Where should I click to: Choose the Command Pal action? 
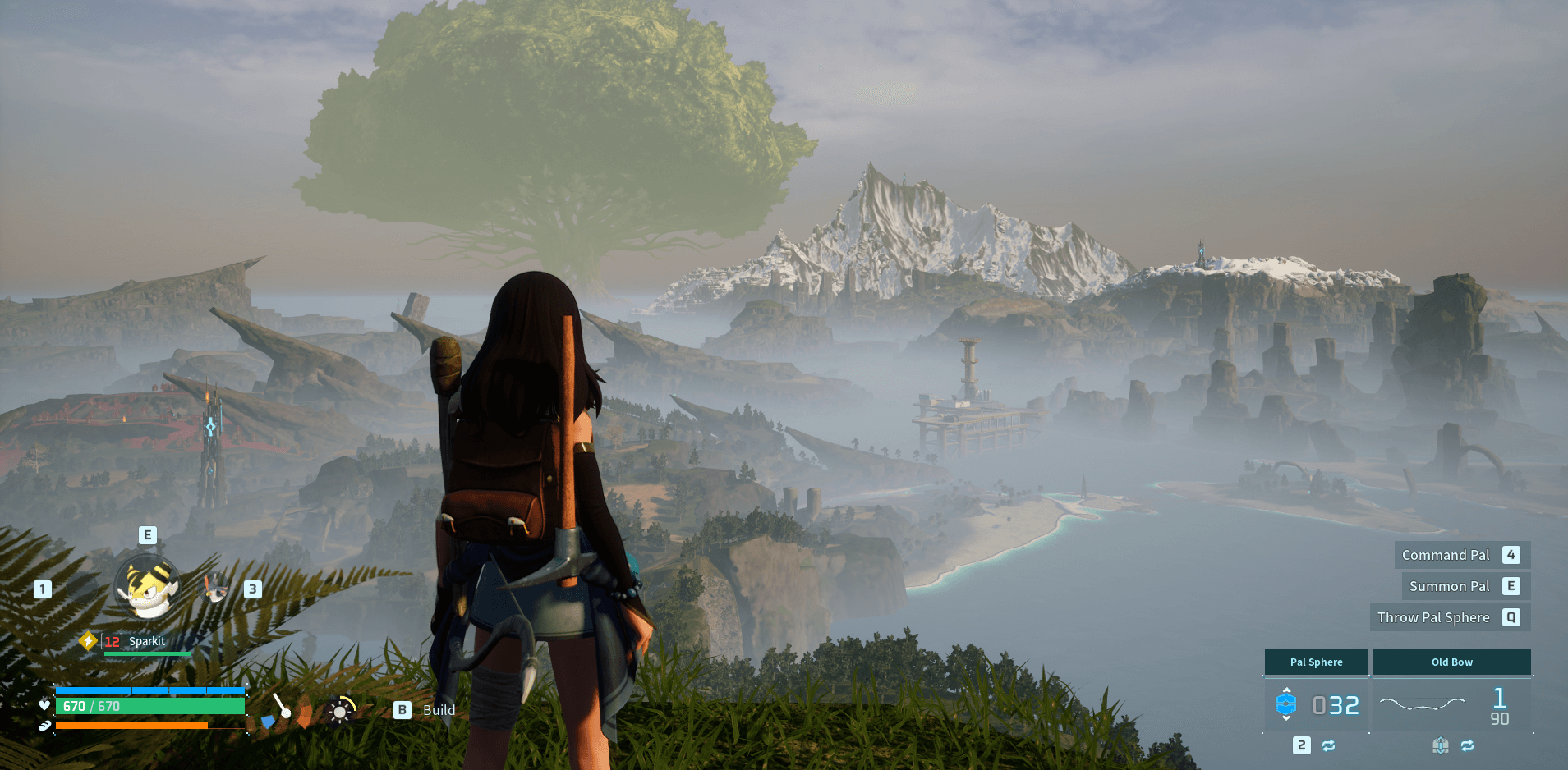pyautogui.click(x=1460, y=555)
